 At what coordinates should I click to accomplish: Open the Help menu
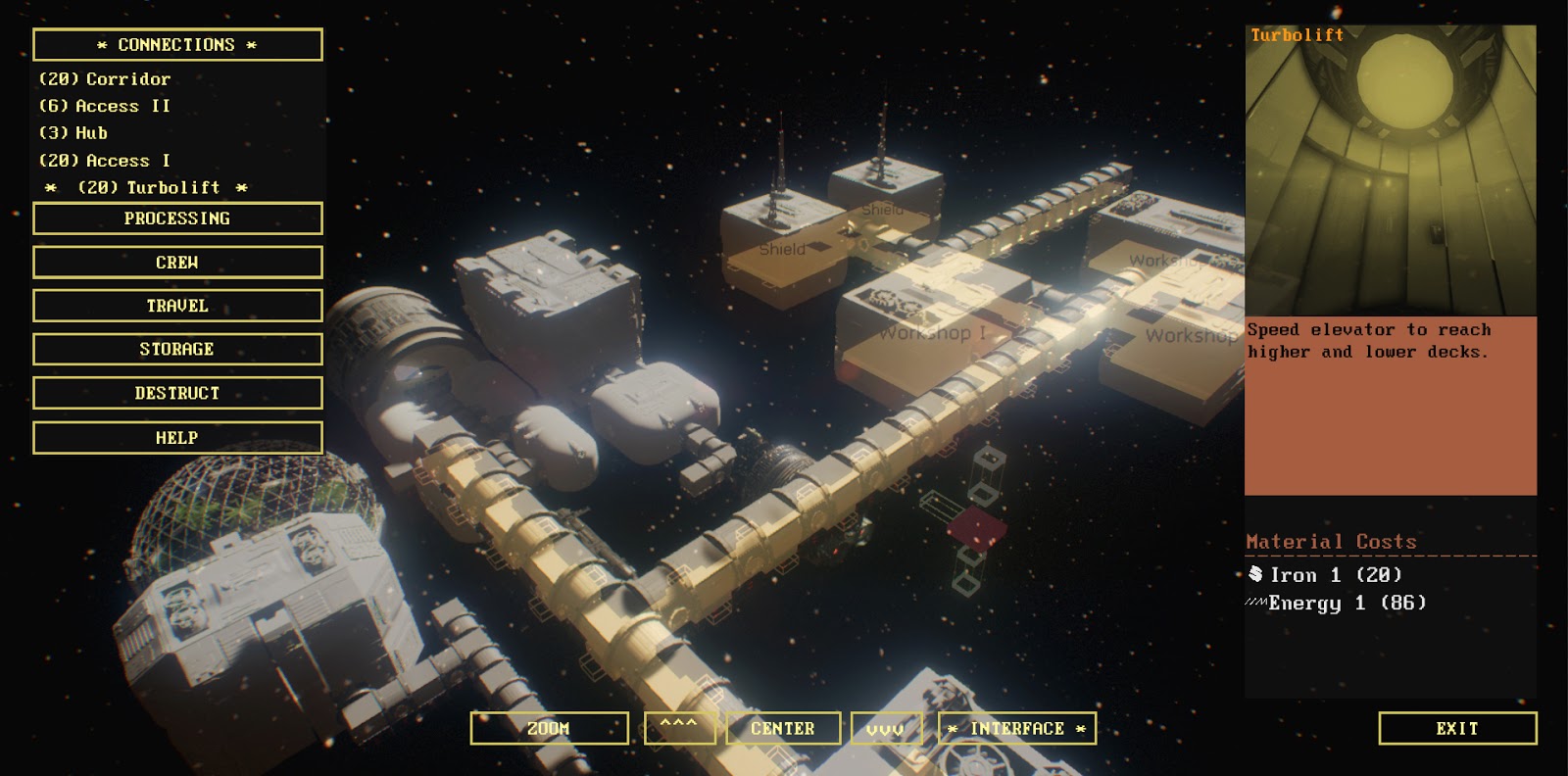click(177, 438)
